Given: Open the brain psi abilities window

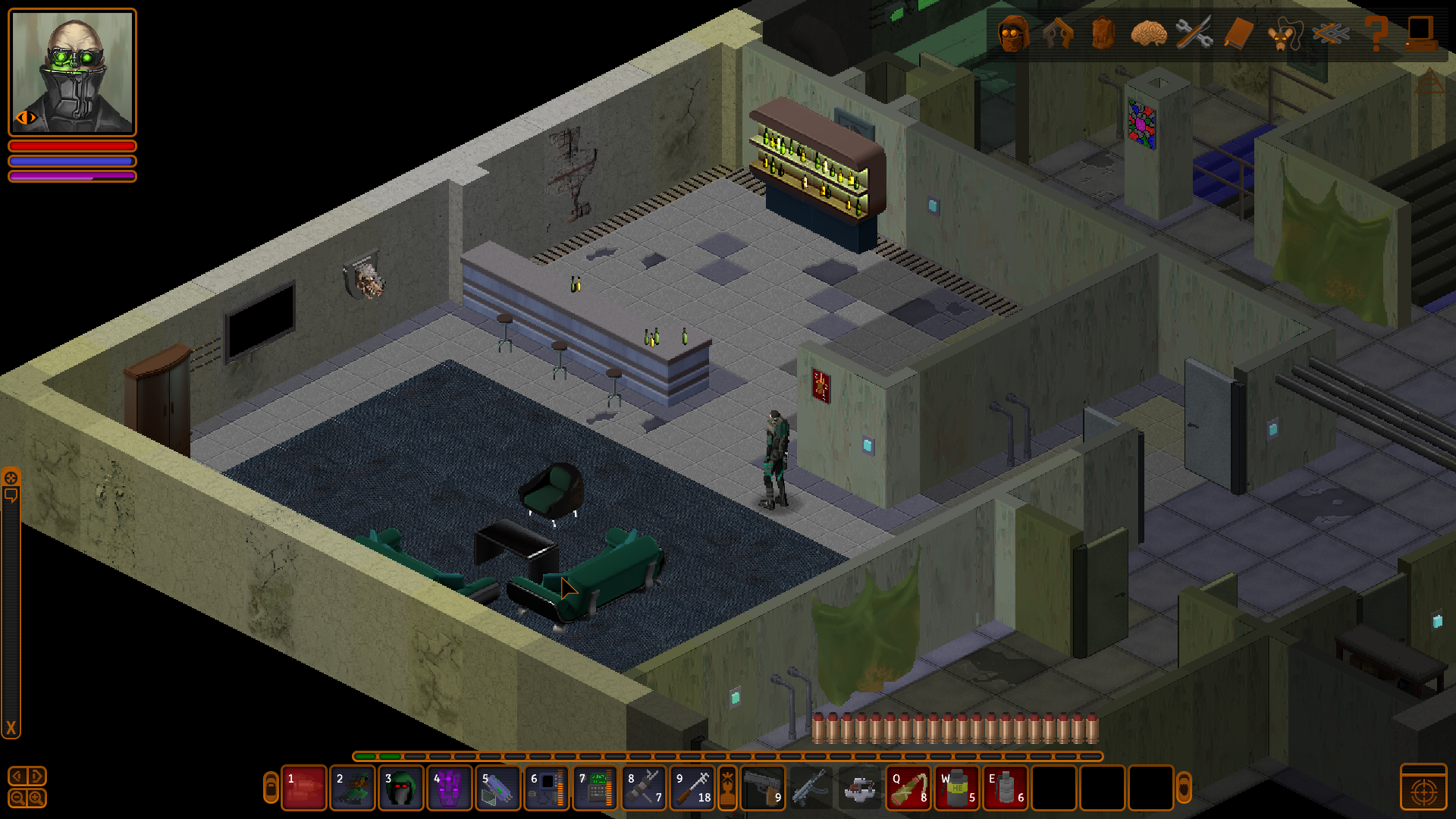Looking at the screenshot, I should [x=1148, y=34].
